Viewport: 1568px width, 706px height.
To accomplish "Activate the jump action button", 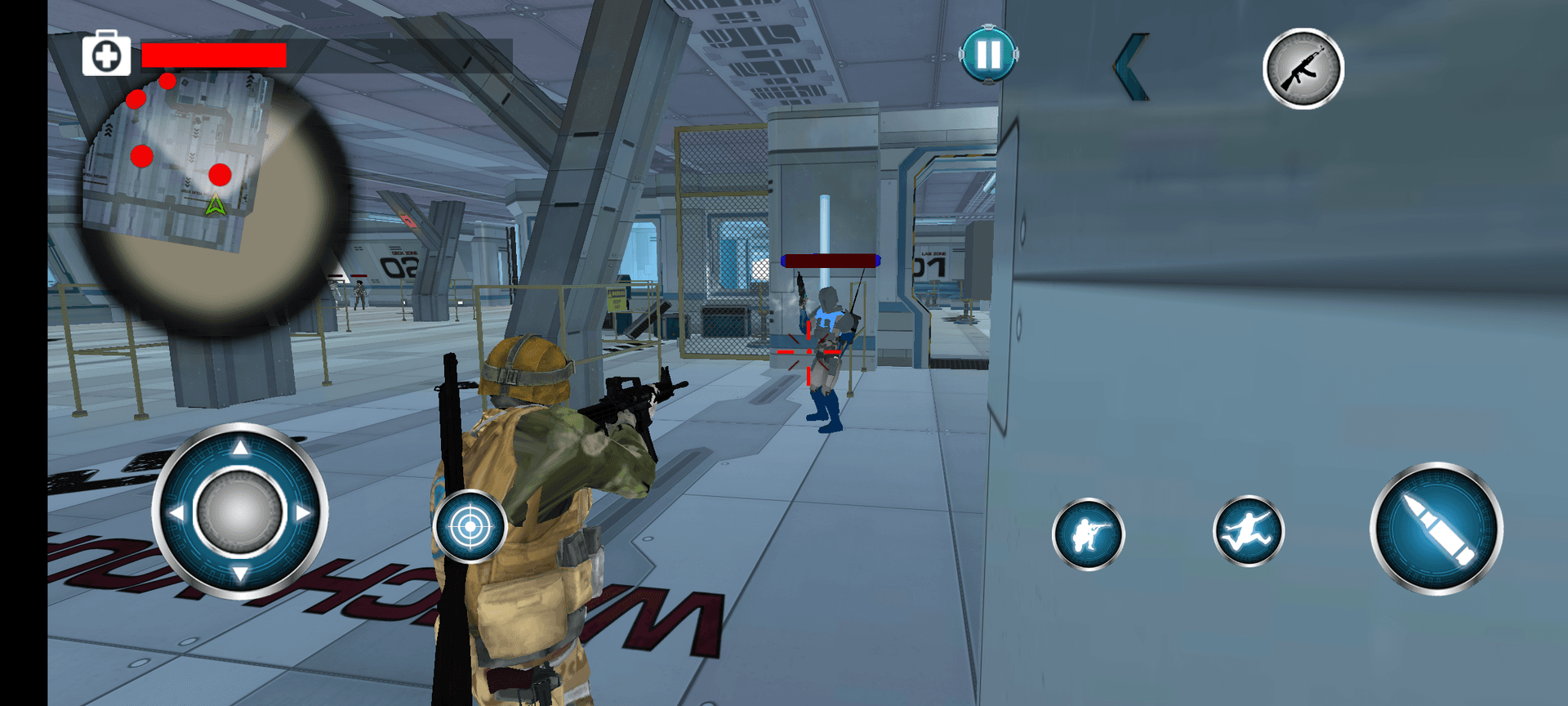I will point(1248,531).
